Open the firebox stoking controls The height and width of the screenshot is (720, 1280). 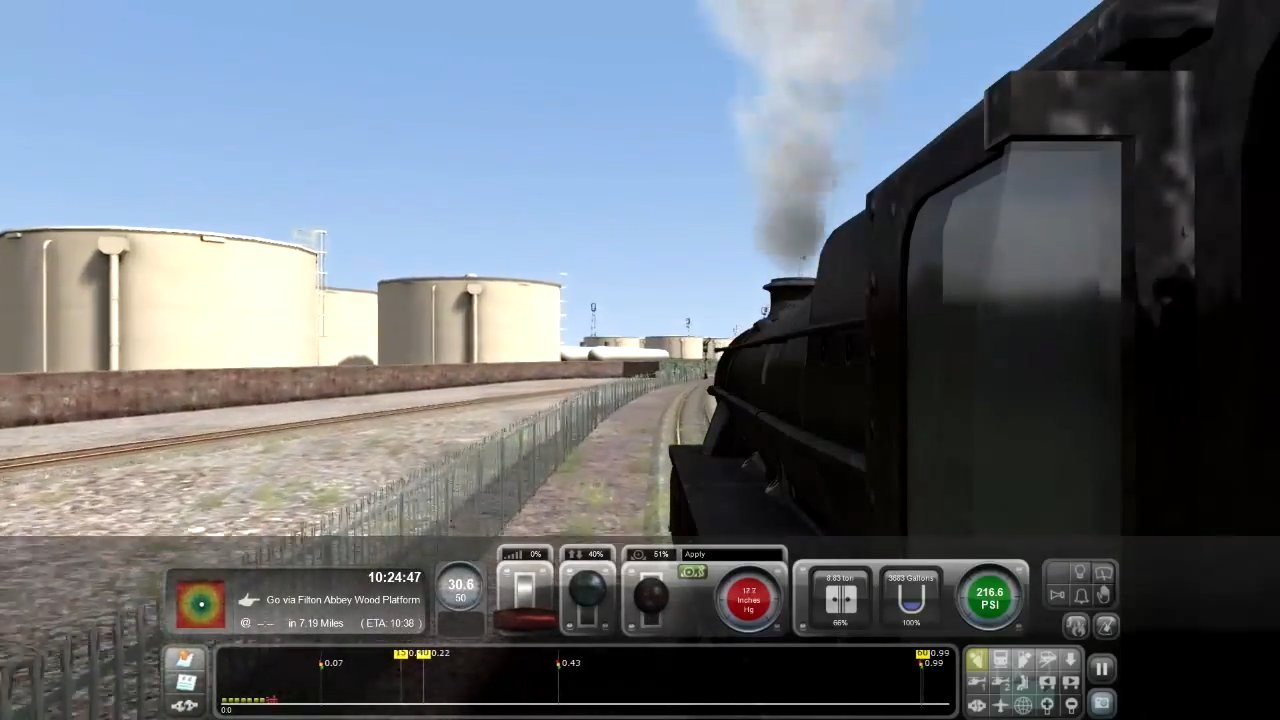[x=1077, y=626]
